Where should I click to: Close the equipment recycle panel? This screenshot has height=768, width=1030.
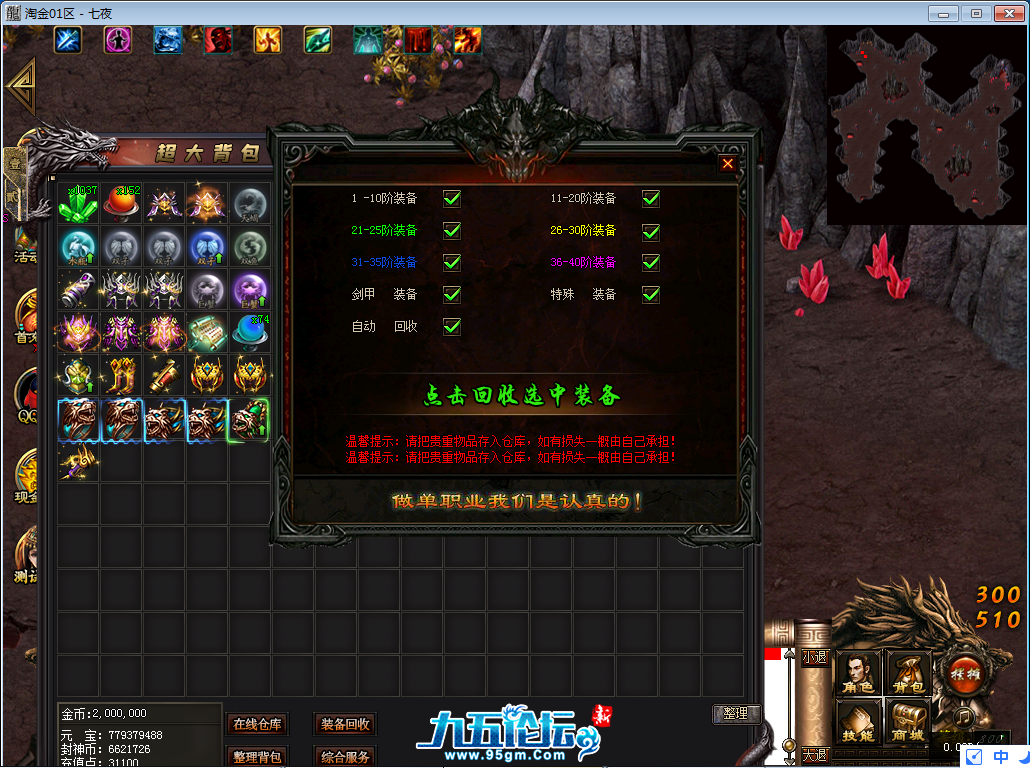(x=728, y=163)
